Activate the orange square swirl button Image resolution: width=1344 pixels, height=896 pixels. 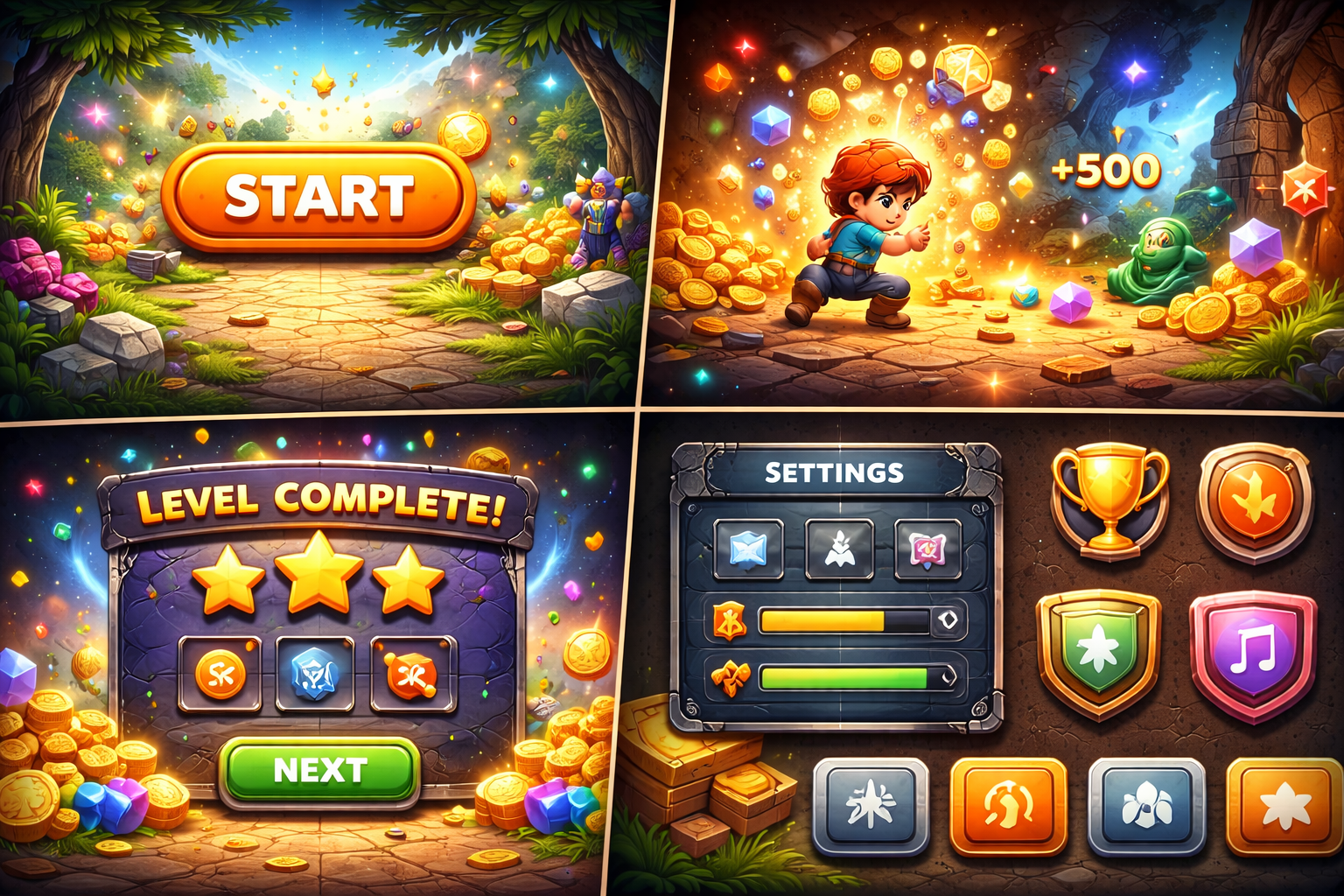[x=1008, y=805]
